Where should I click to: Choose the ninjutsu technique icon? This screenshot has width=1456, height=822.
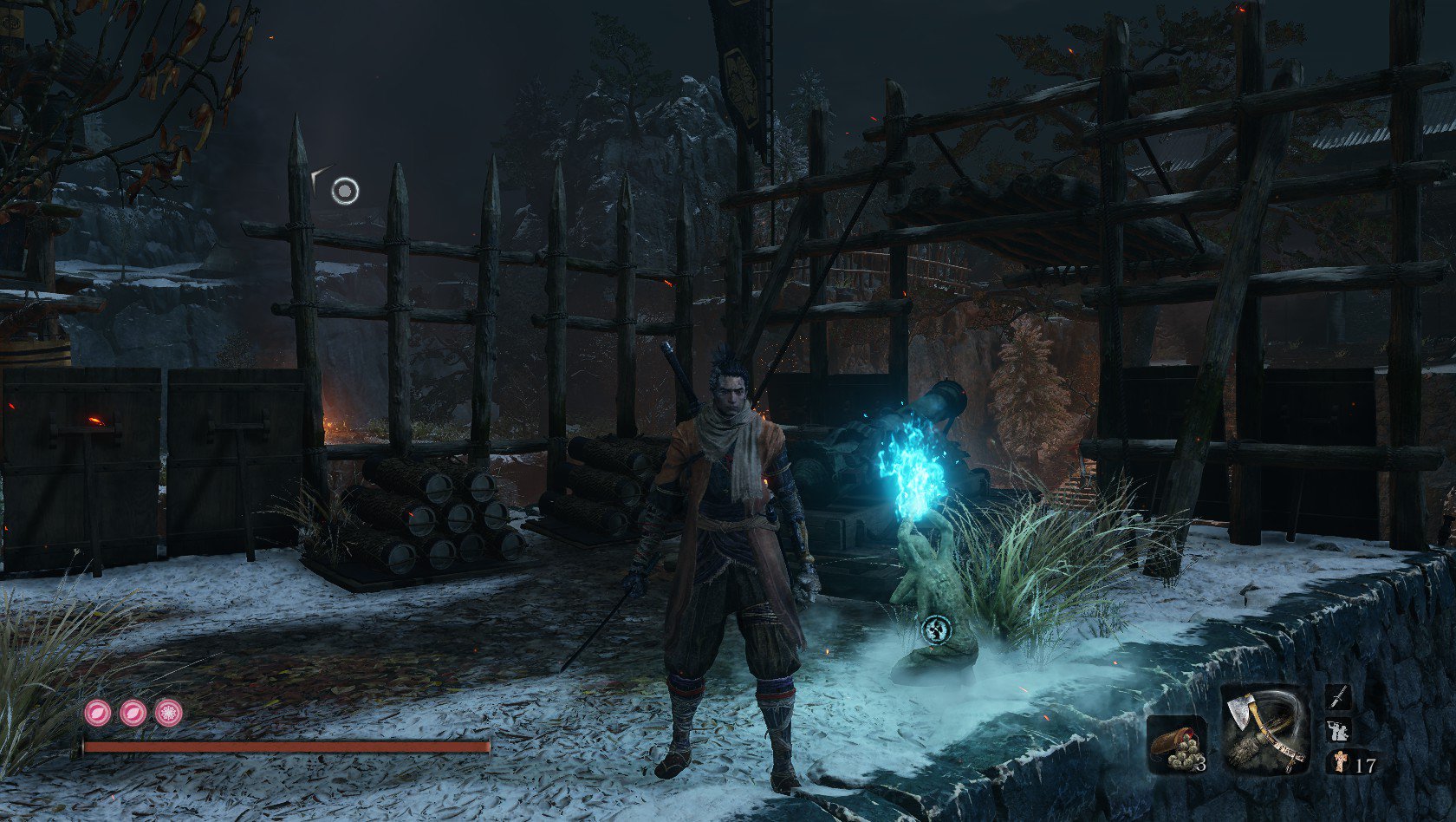click(1338, 730)
